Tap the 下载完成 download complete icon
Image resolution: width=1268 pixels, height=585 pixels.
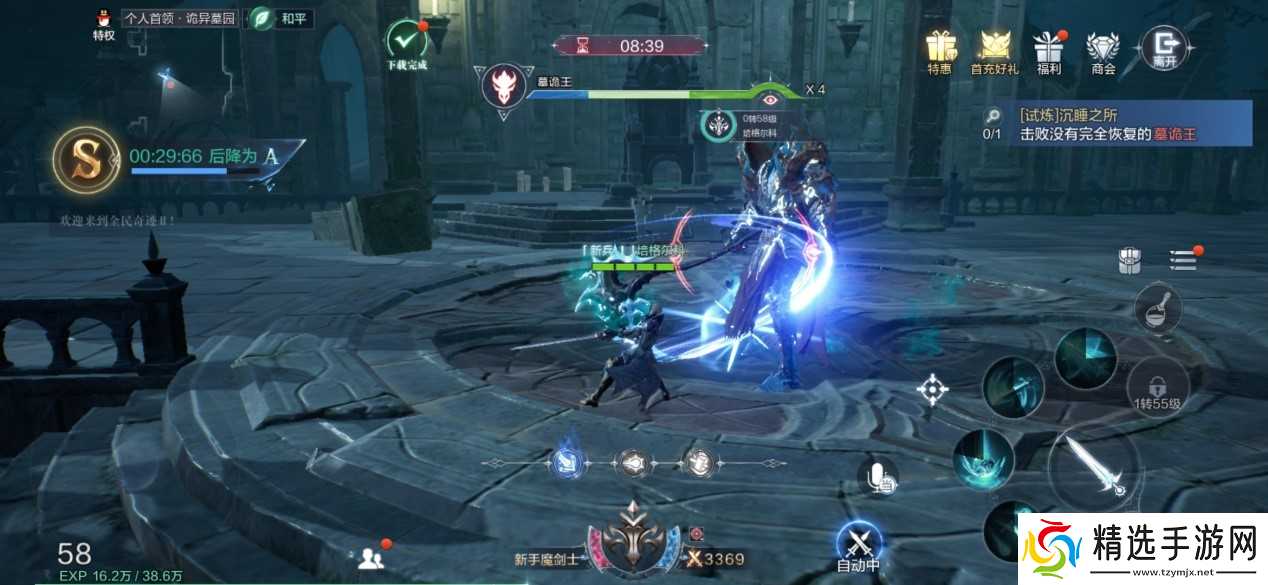pyautogui.click(x=406, y=40)
